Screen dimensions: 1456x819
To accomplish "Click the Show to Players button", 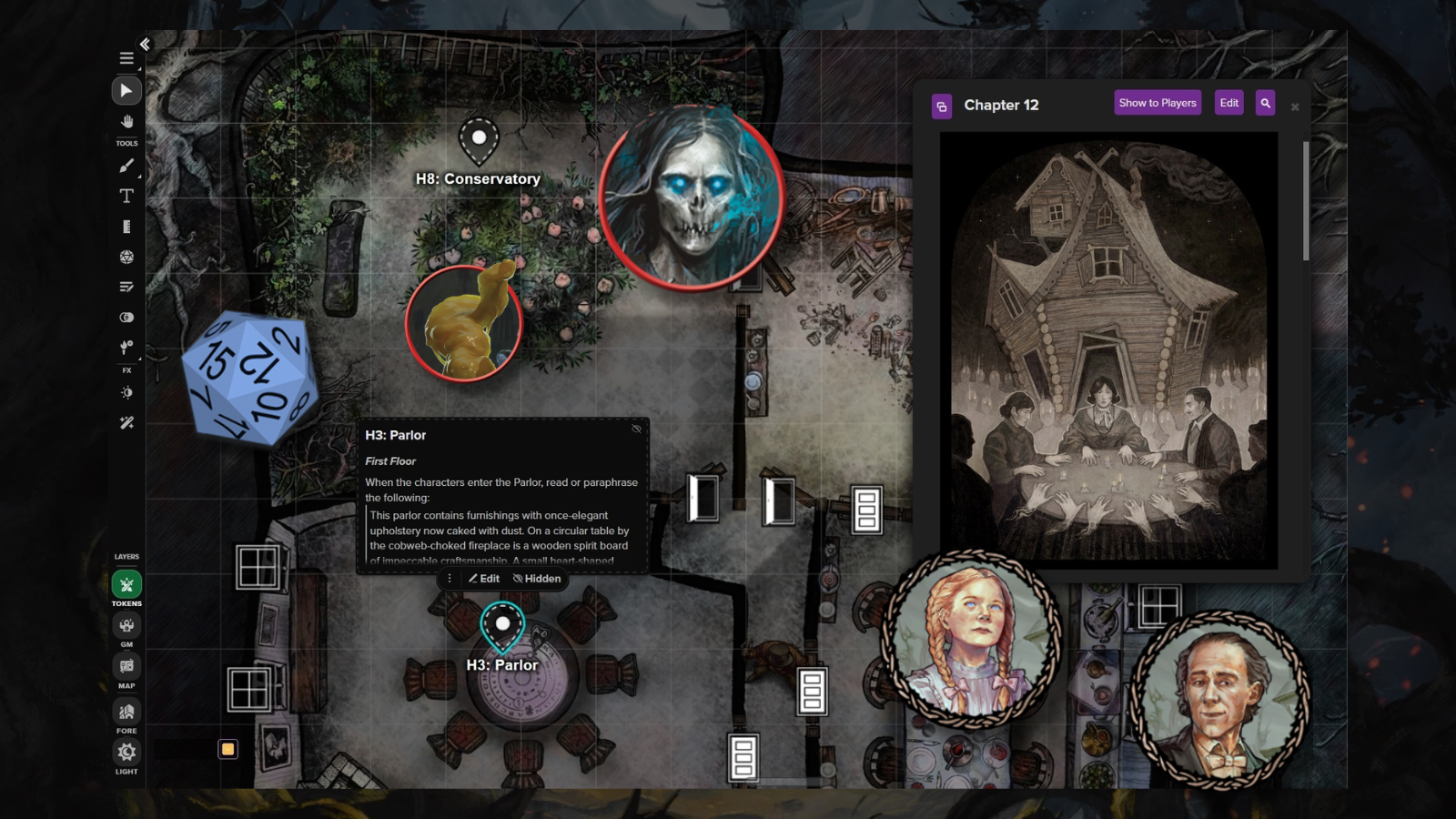I will click(1157, 103).
